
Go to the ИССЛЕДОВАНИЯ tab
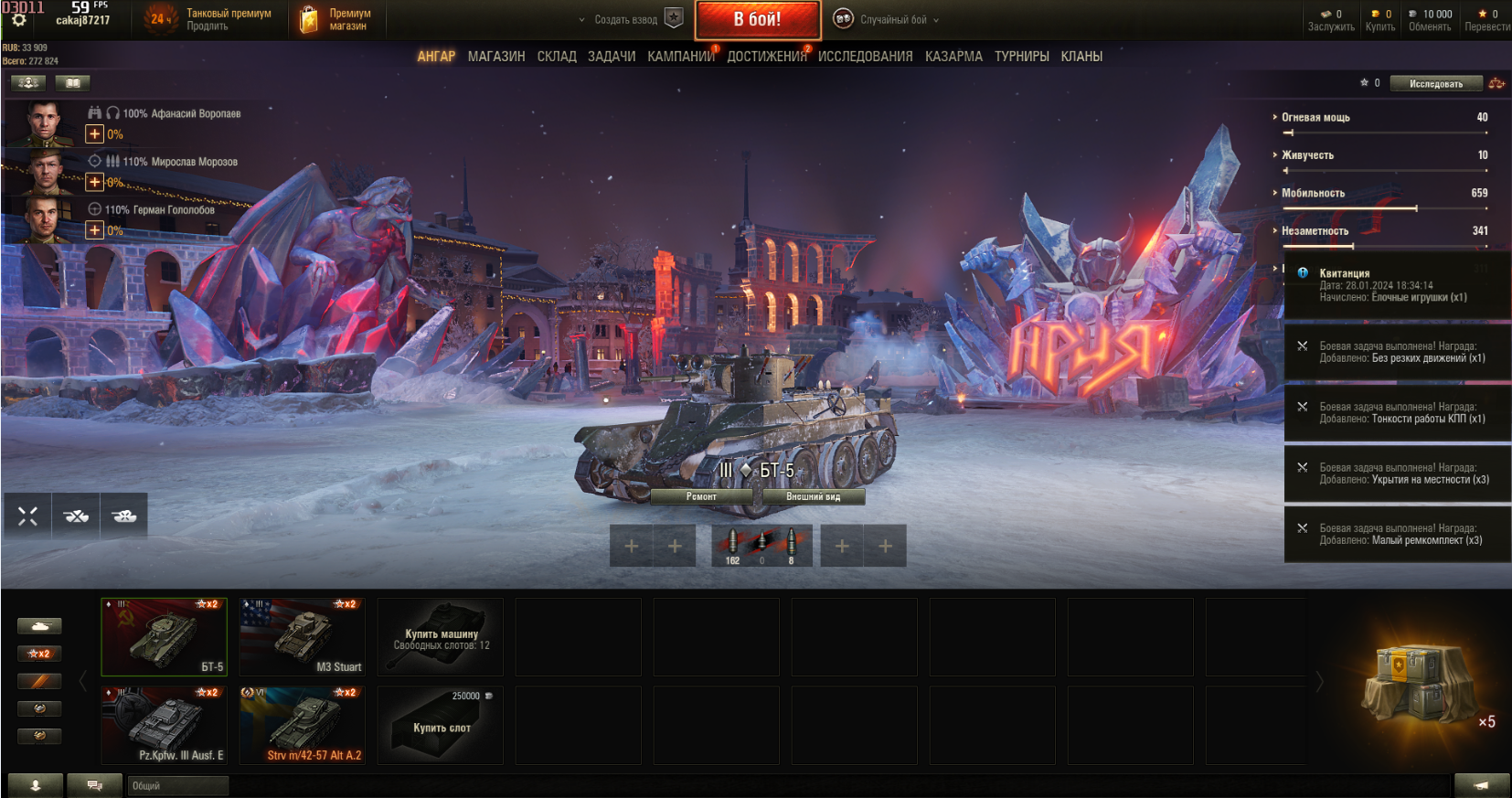[x=865, y=57]
